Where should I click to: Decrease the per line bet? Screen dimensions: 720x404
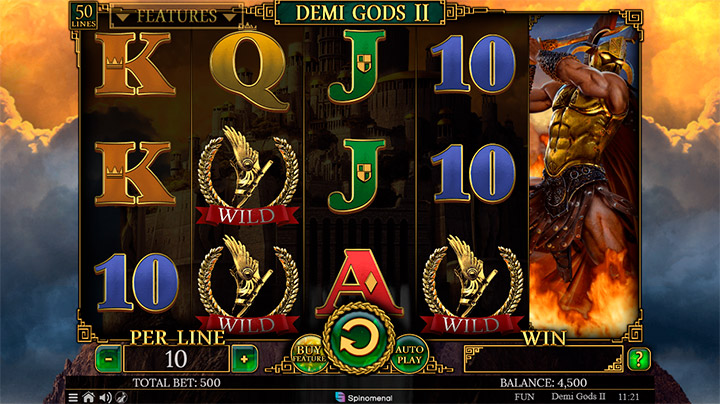point(108,358)
